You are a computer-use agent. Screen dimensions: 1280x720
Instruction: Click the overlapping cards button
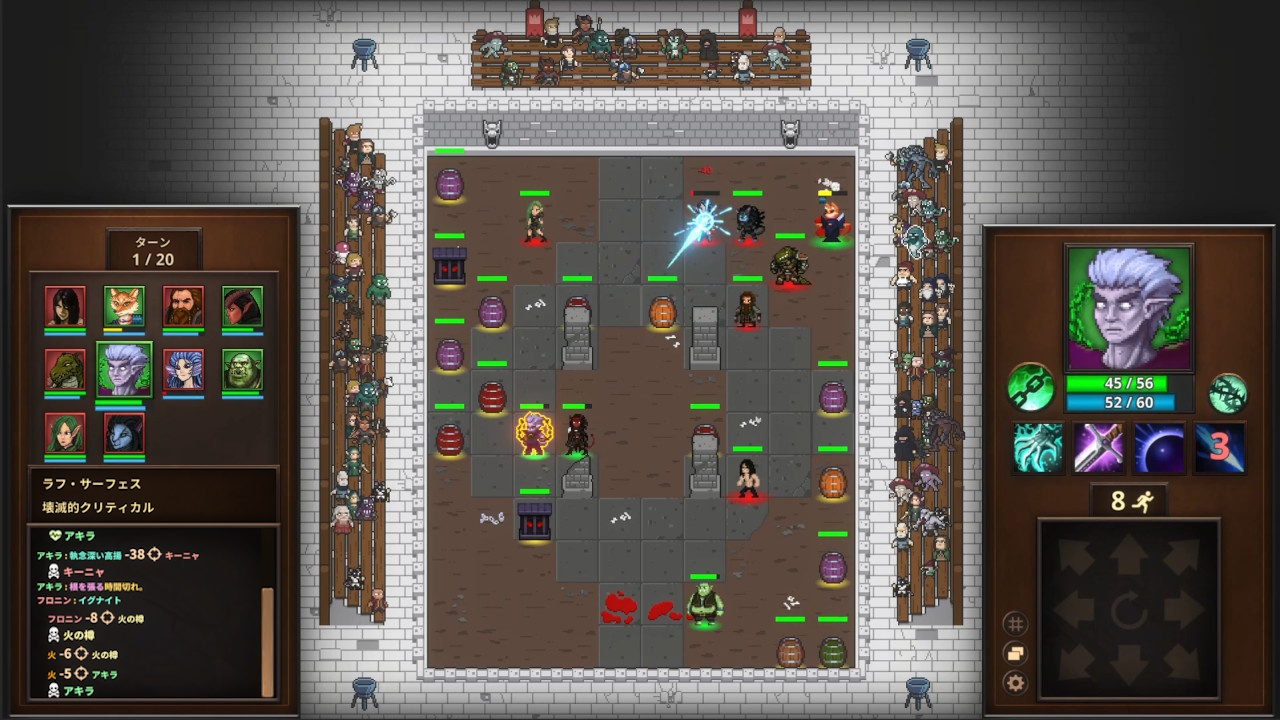coord(1015,654)
